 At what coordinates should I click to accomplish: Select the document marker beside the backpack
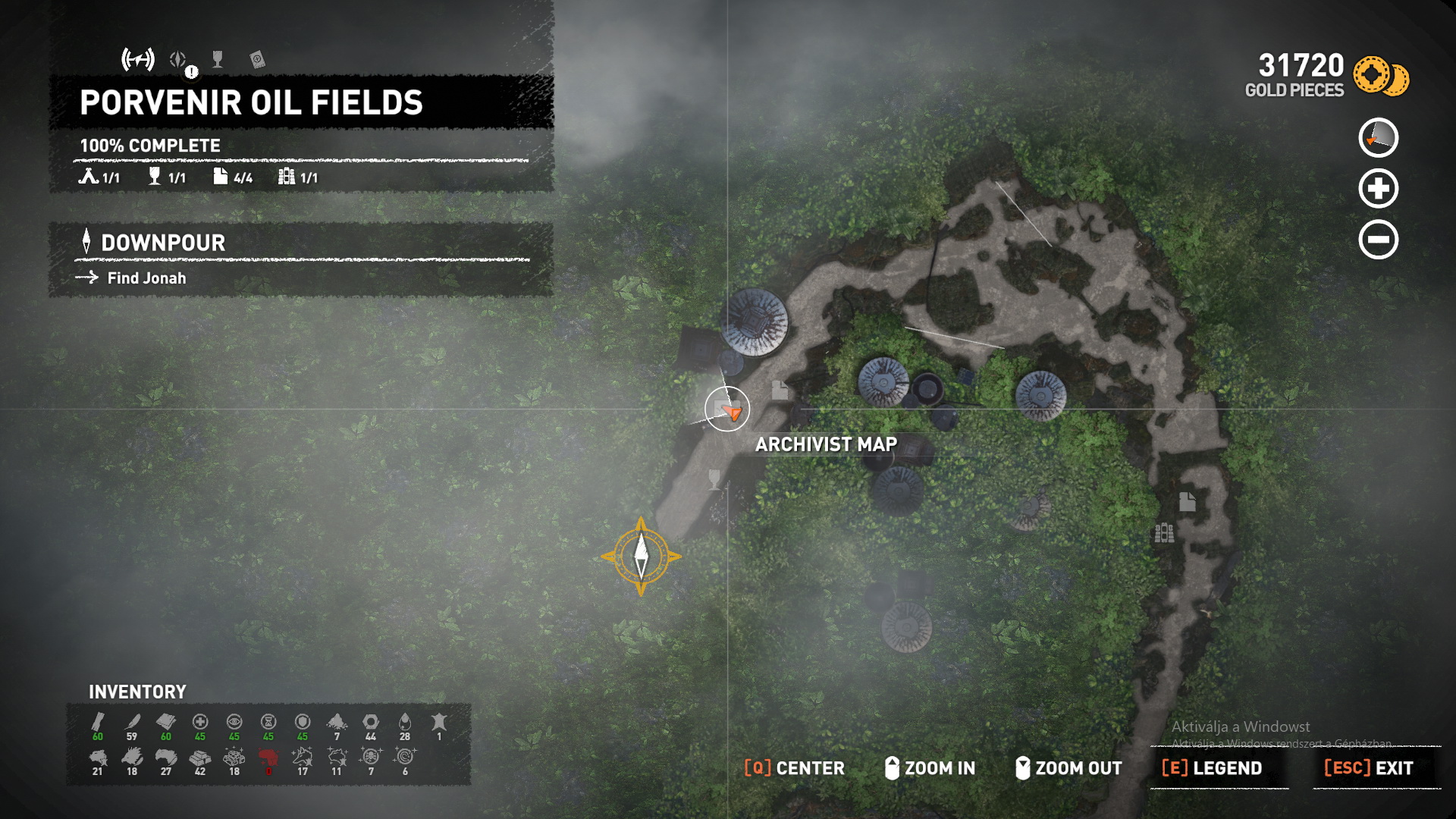tap(1187, 501)
